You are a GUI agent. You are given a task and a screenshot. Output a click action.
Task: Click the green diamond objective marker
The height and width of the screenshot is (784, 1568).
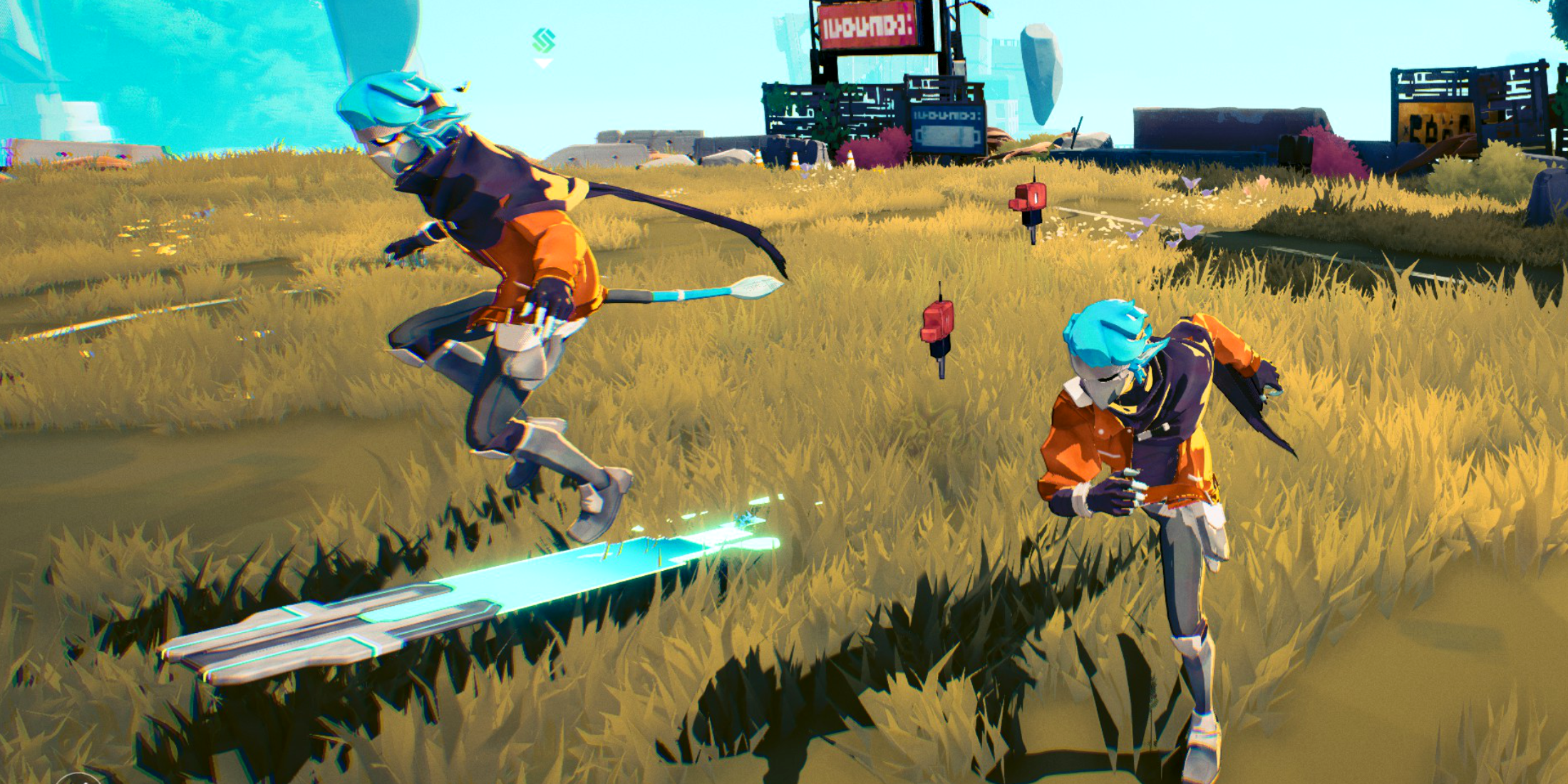point(543,41)
